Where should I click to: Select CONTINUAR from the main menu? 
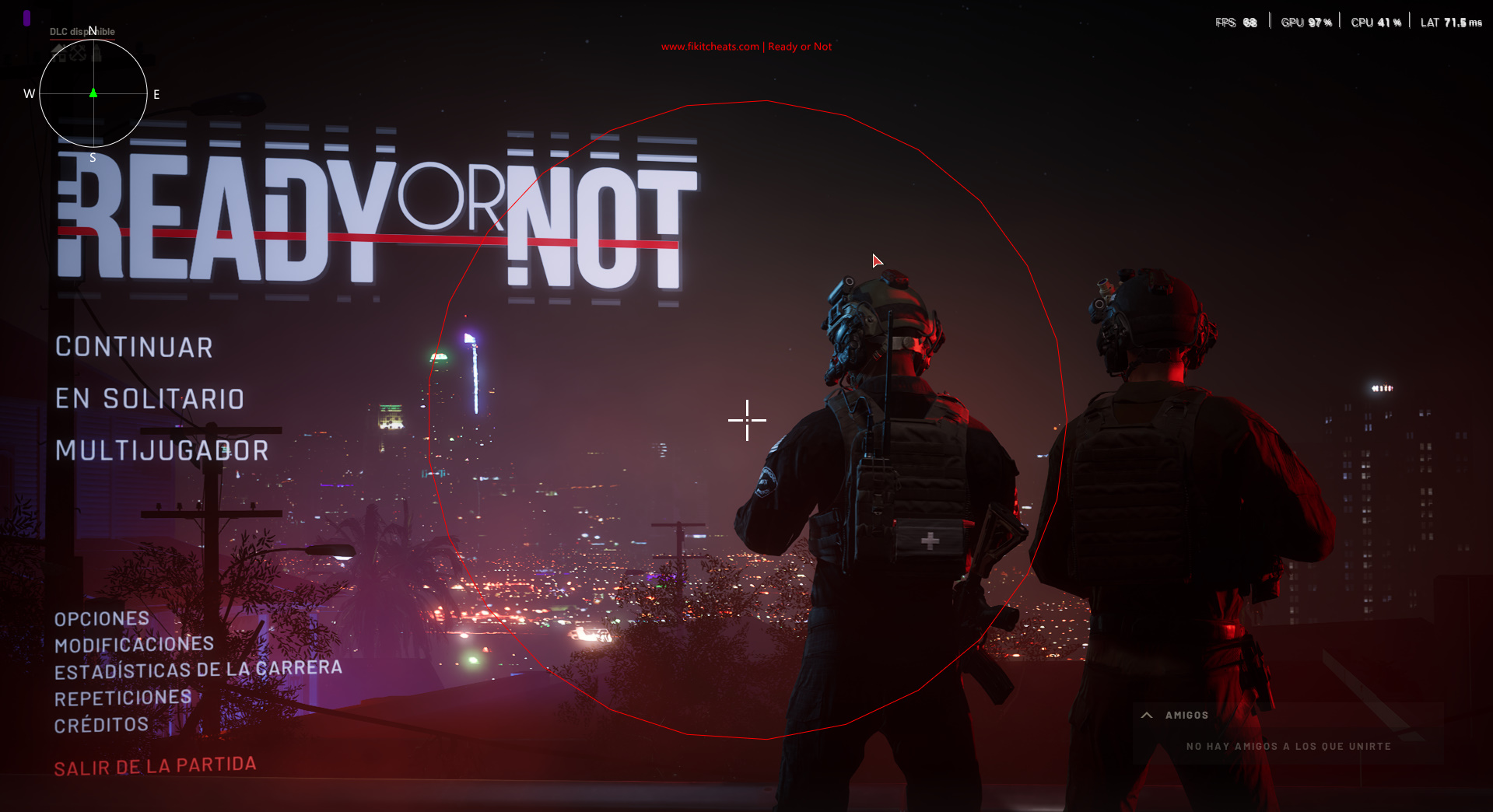point(134,347)
